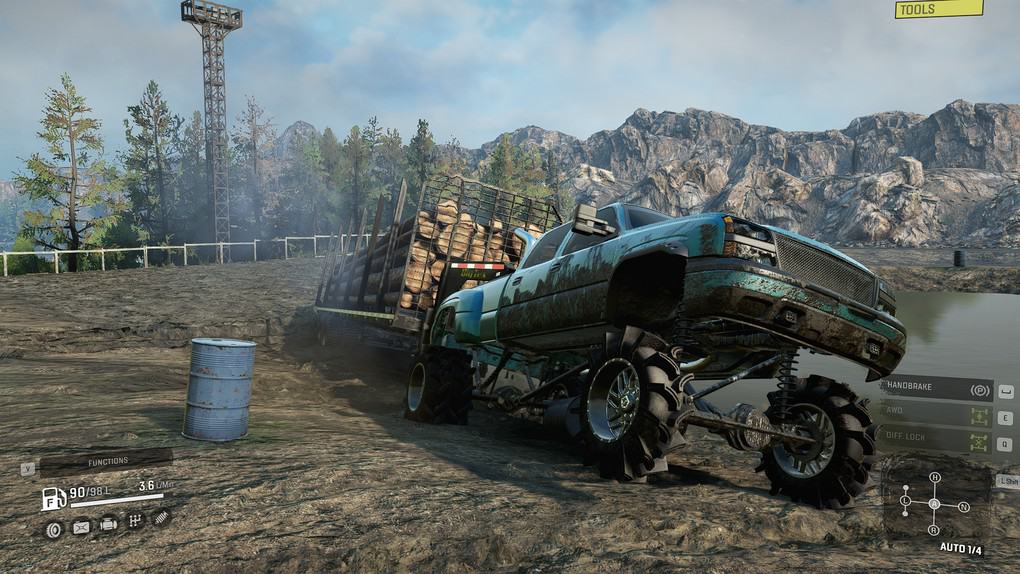Click the suspension spring status icon
Viewport: 1020px width, 574px height.
(x=160, y=516)
